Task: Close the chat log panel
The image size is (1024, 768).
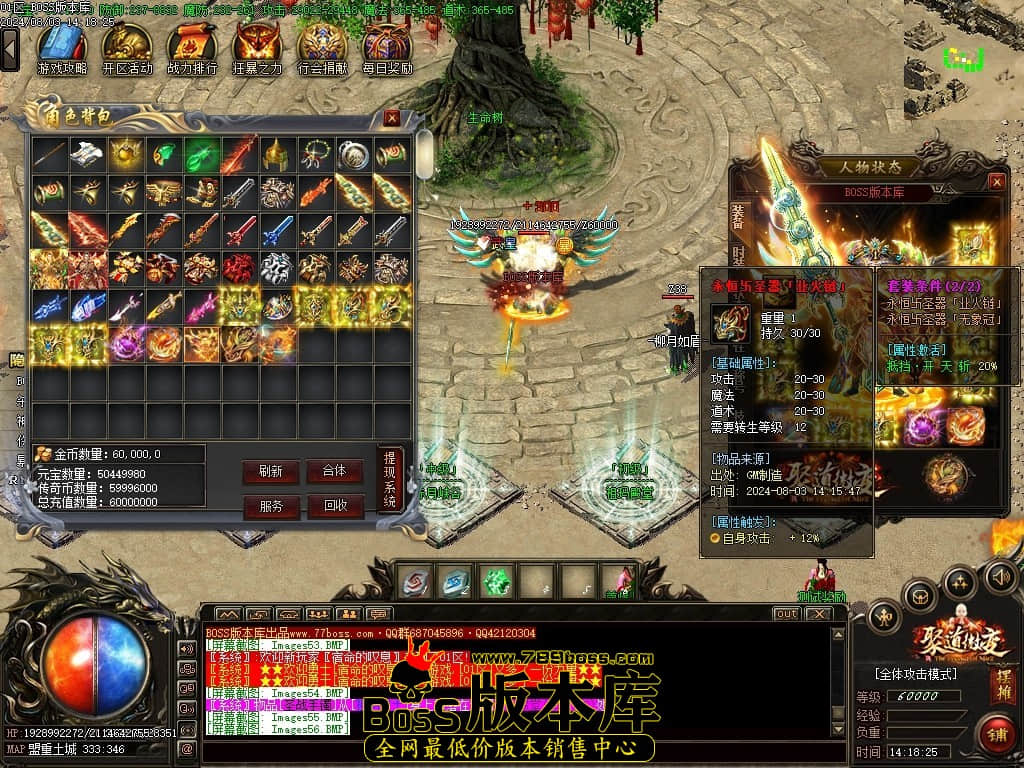Action: coord(819,613)
